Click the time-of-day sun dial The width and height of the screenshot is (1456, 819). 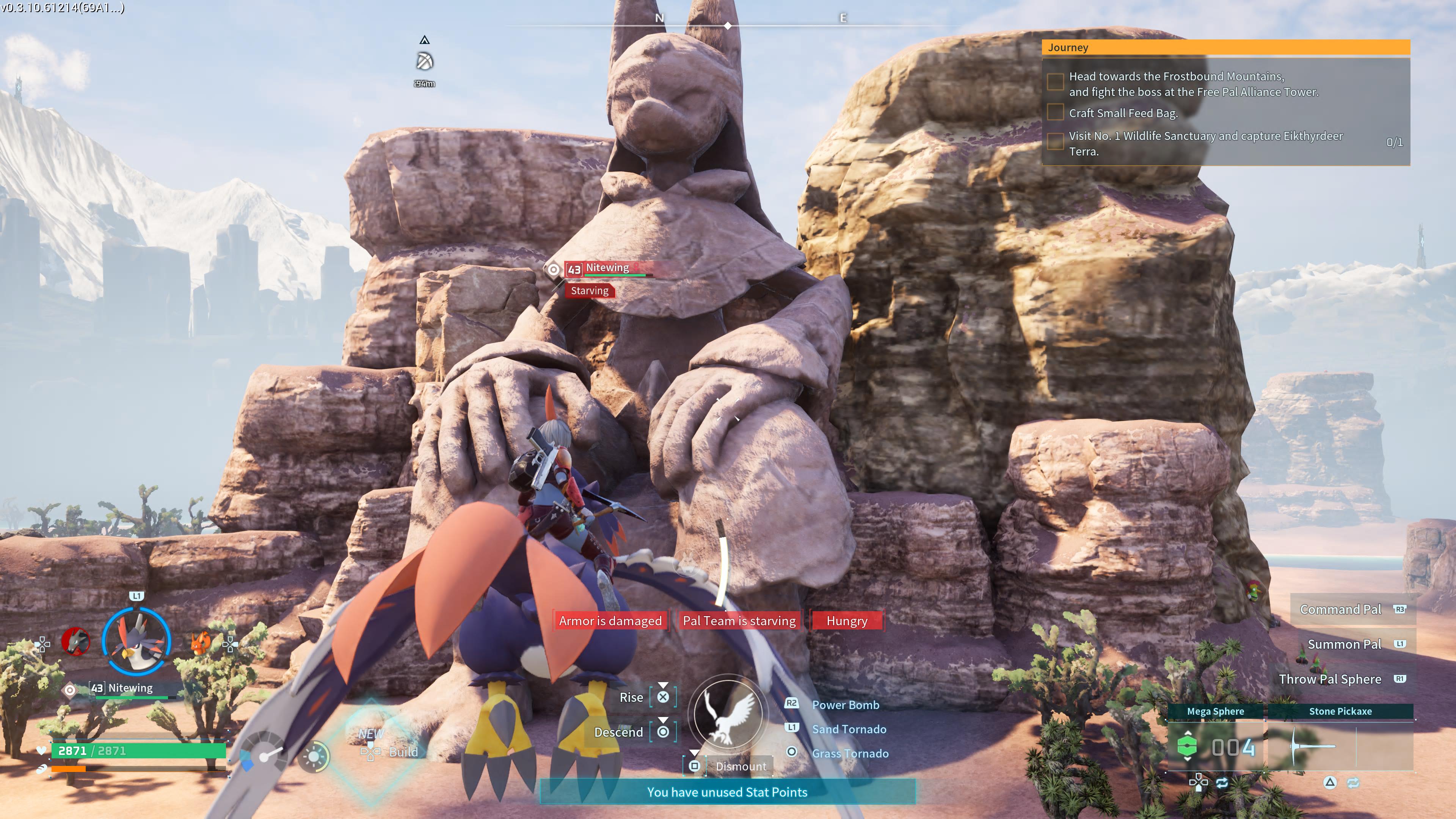[x=314, y=756]
